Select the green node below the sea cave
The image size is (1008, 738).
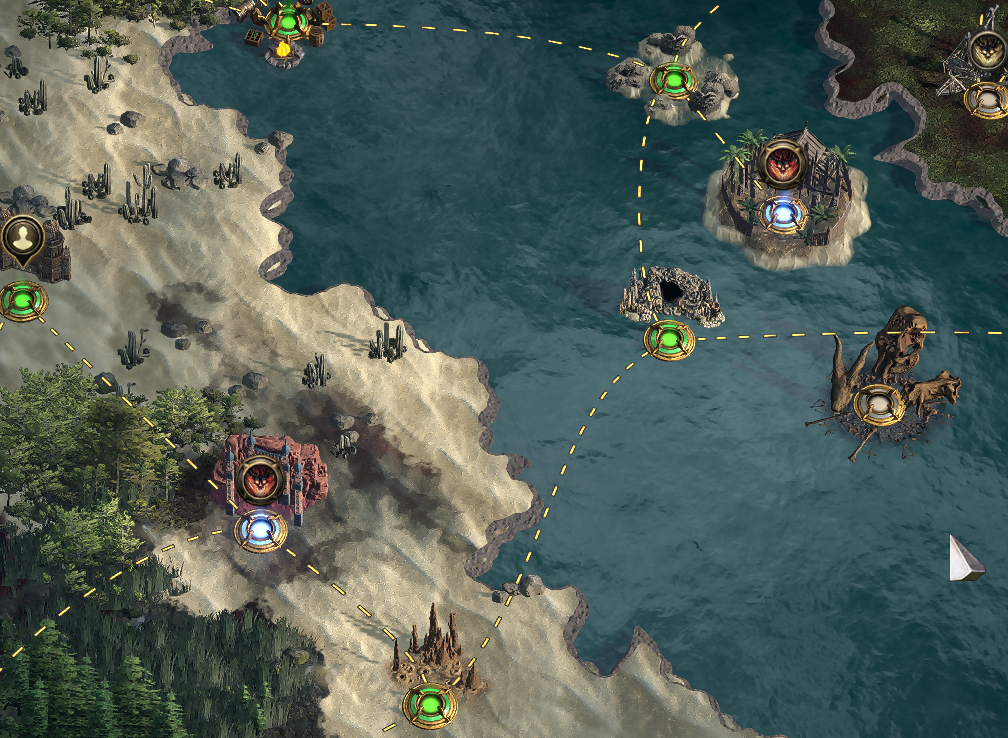[x=669, y=340]
